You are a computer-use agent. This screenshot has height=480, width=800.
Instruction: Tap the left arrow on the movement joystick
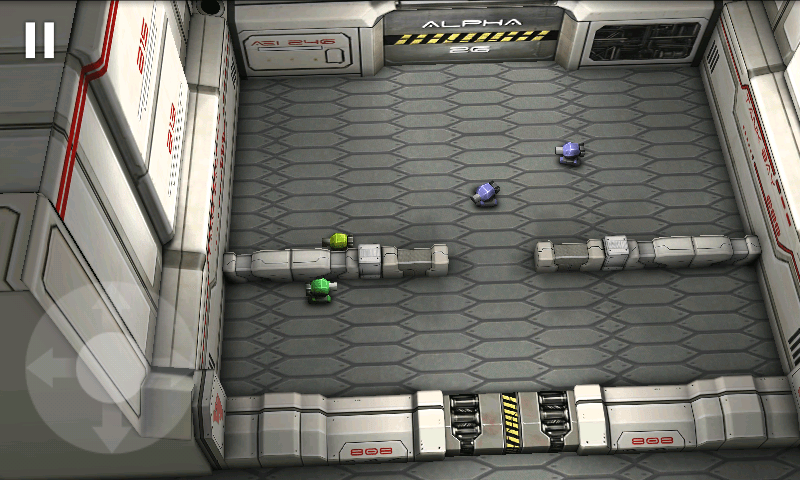47,367
